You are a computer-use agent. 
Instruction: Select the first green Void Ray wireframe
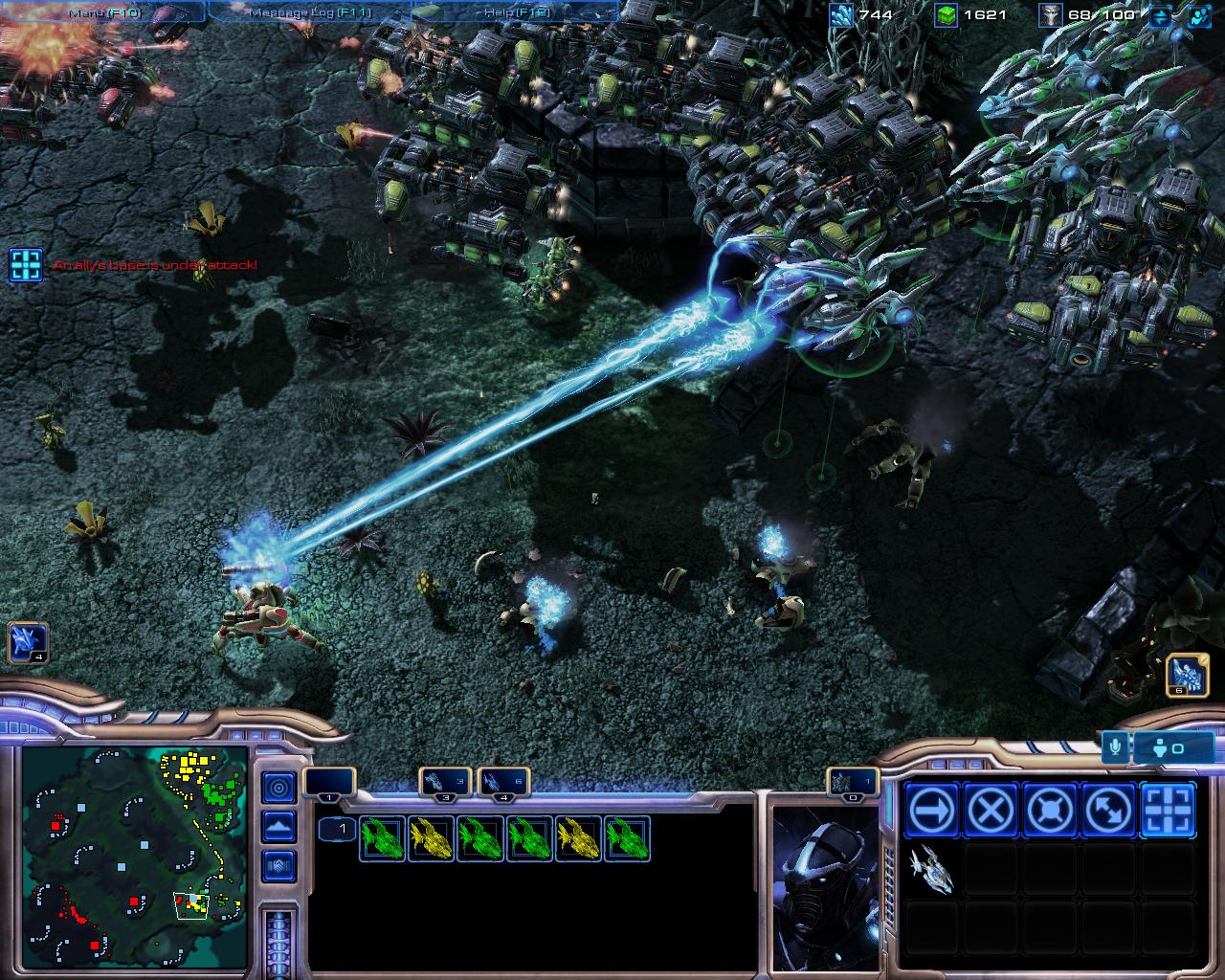(x=383, y=839)
